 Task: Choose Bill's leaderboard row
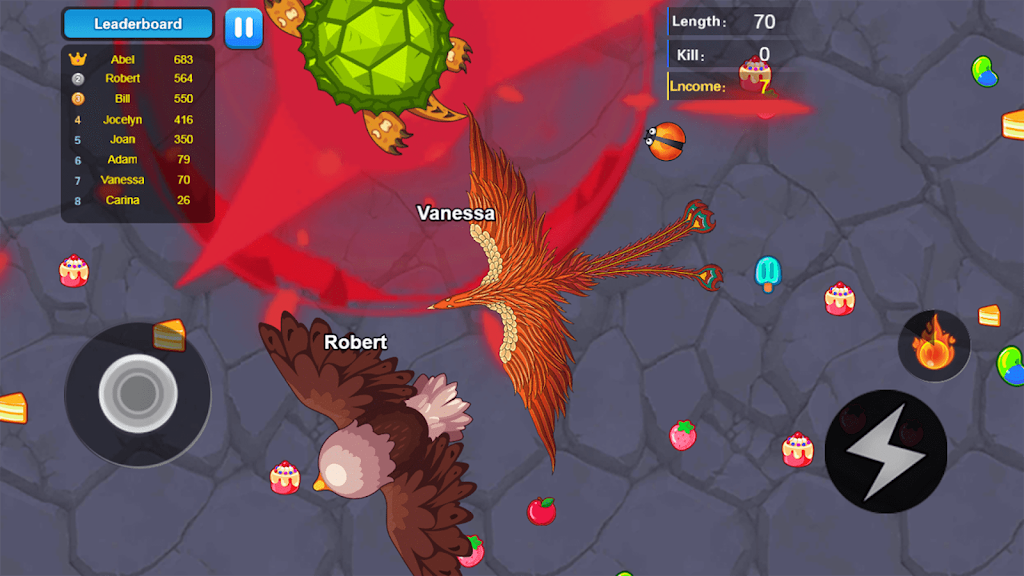coord(138,99)
